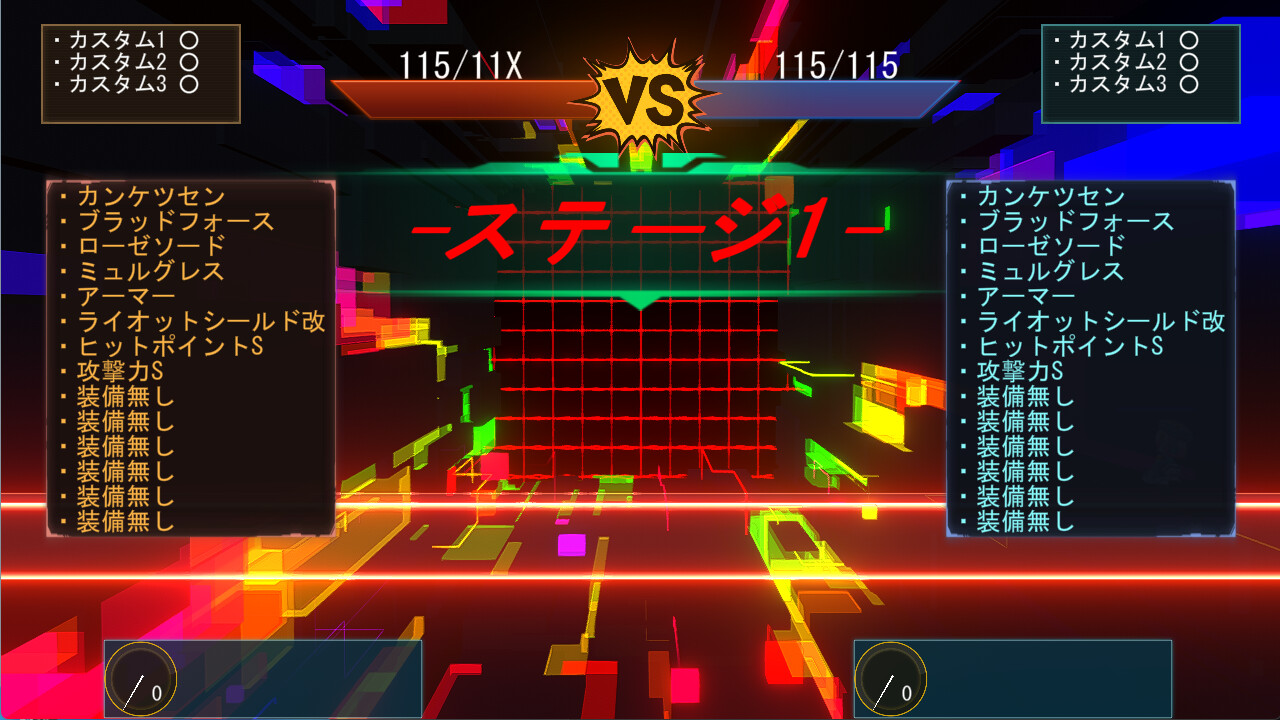Toggle the ○ next to カスタム3 in right panel
Image resolution: width=1280 pixels, height=720 pixels.
[x=1190, y=85]
